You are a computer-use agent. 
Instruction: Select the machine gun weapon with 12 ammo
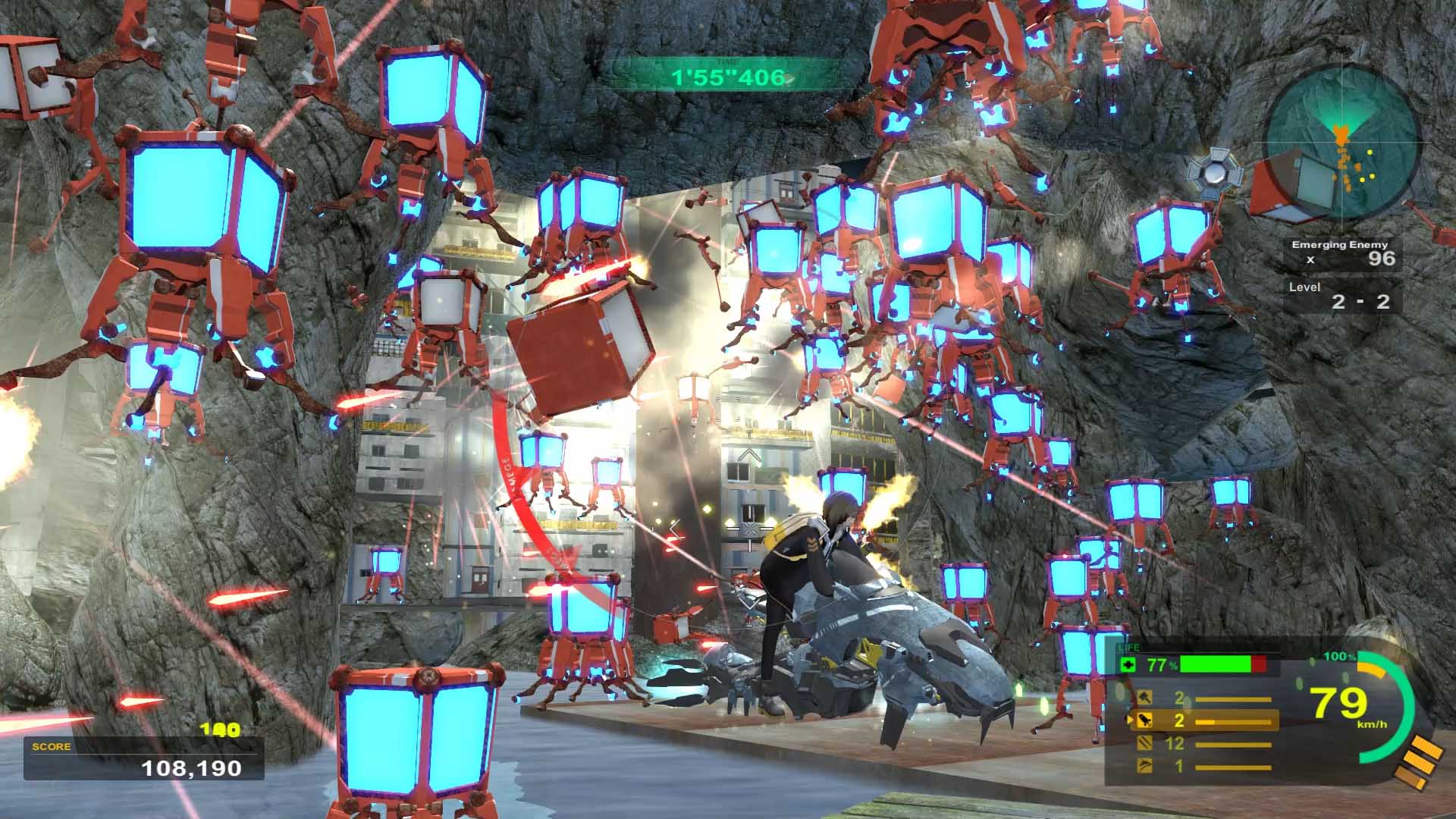[1145, 744]
